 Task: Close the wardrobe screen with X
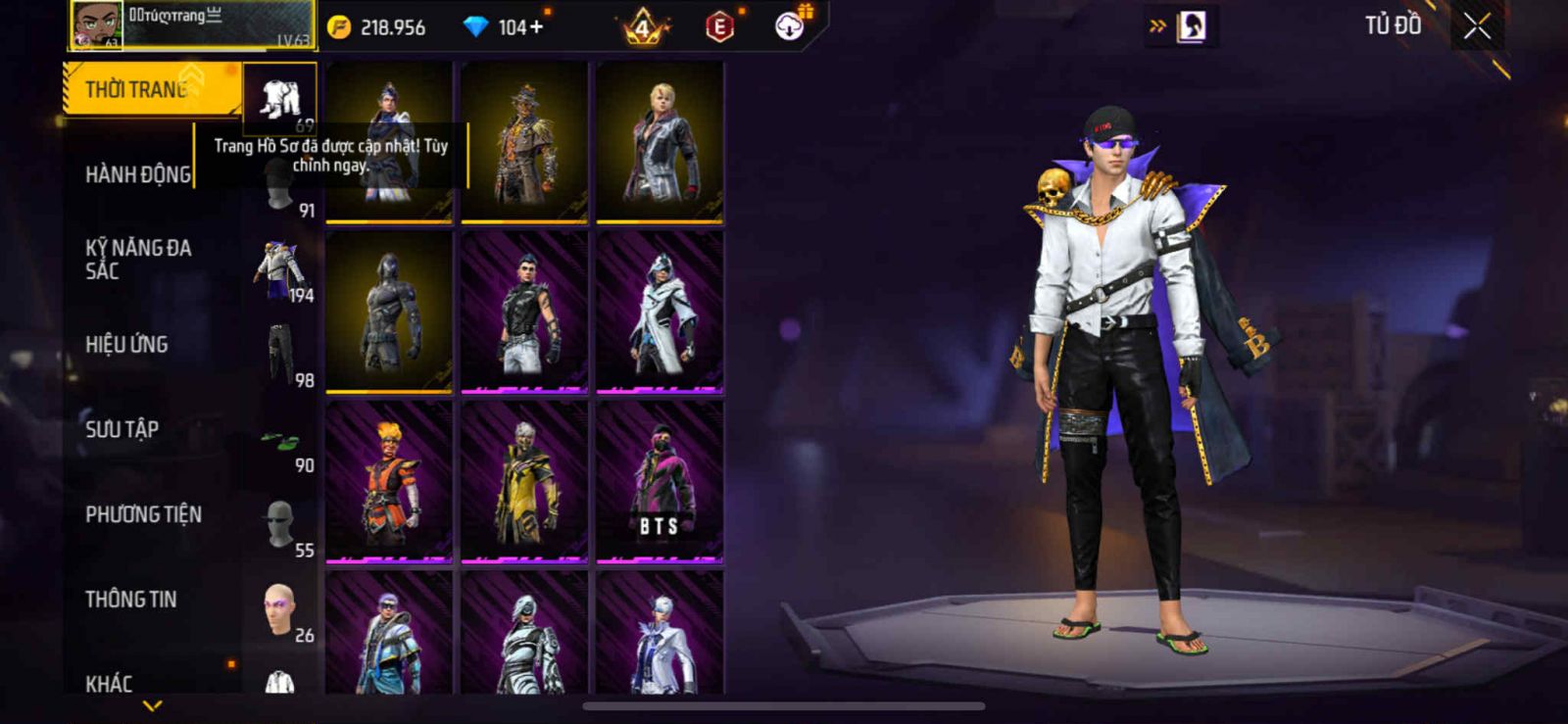pos(1477,27)
